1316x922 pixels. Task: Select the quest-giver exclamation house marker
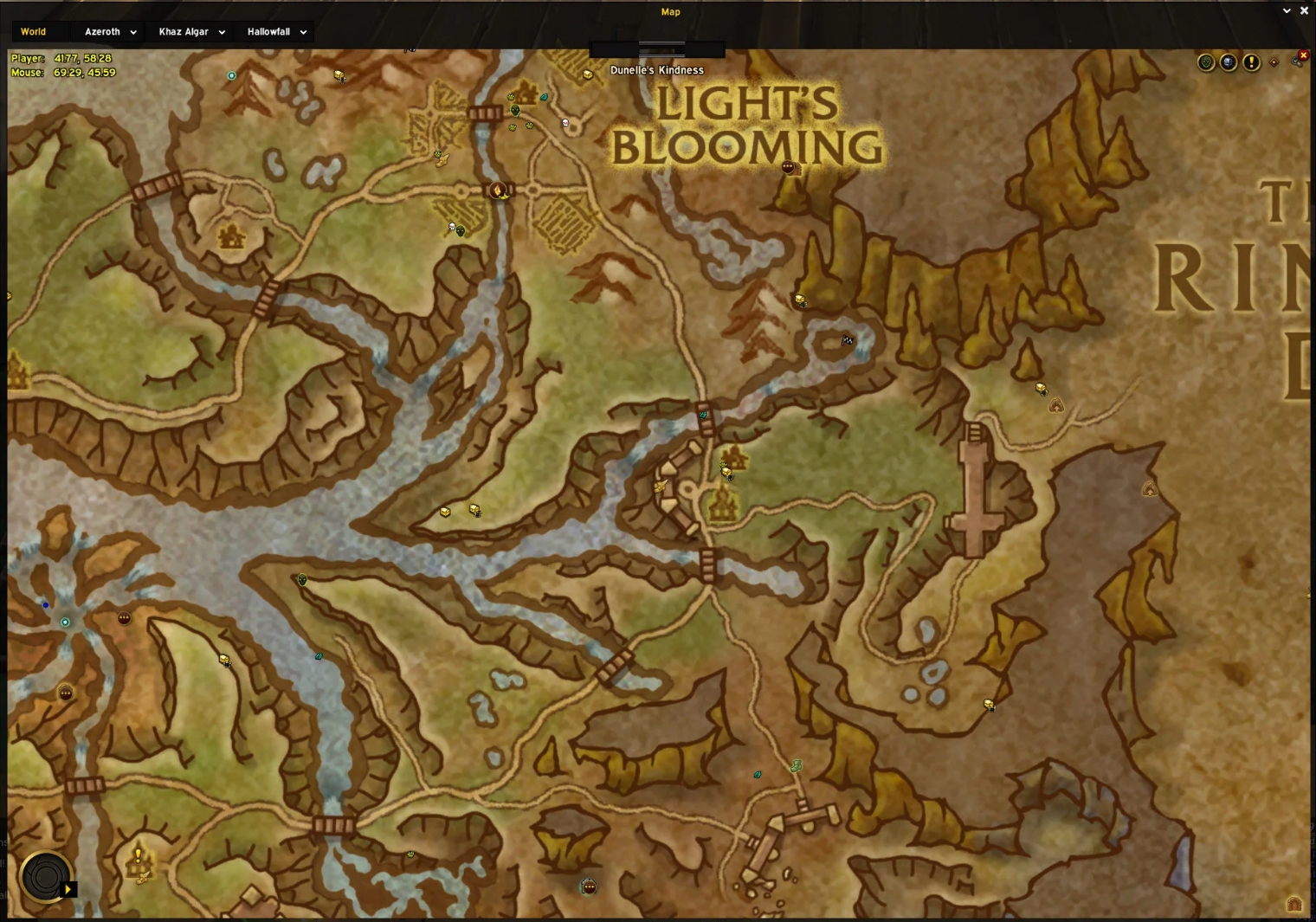point(139,860)
